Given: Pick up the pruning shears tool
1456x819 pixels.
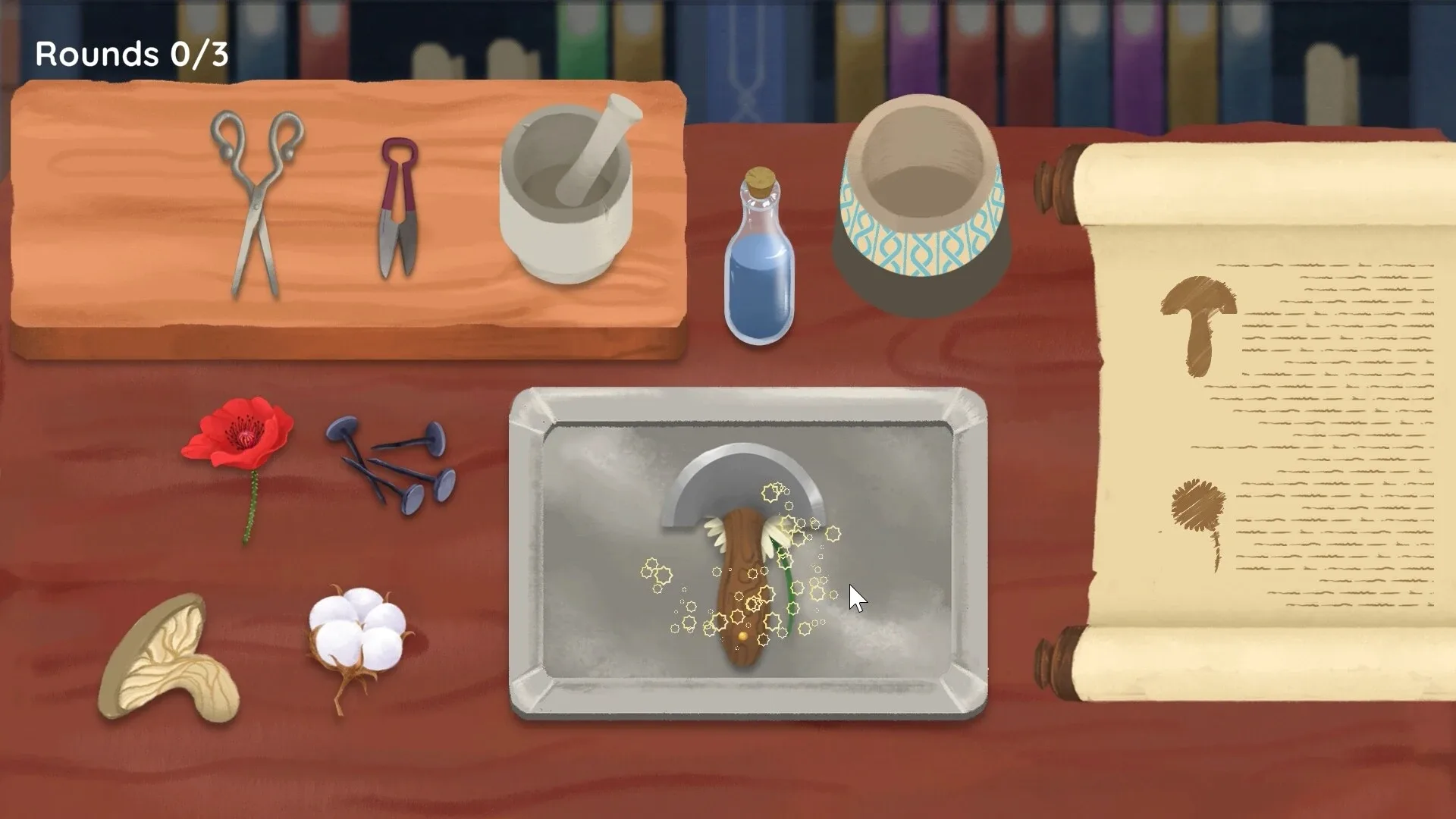Looking at the screenshot, I should [398, 205].
